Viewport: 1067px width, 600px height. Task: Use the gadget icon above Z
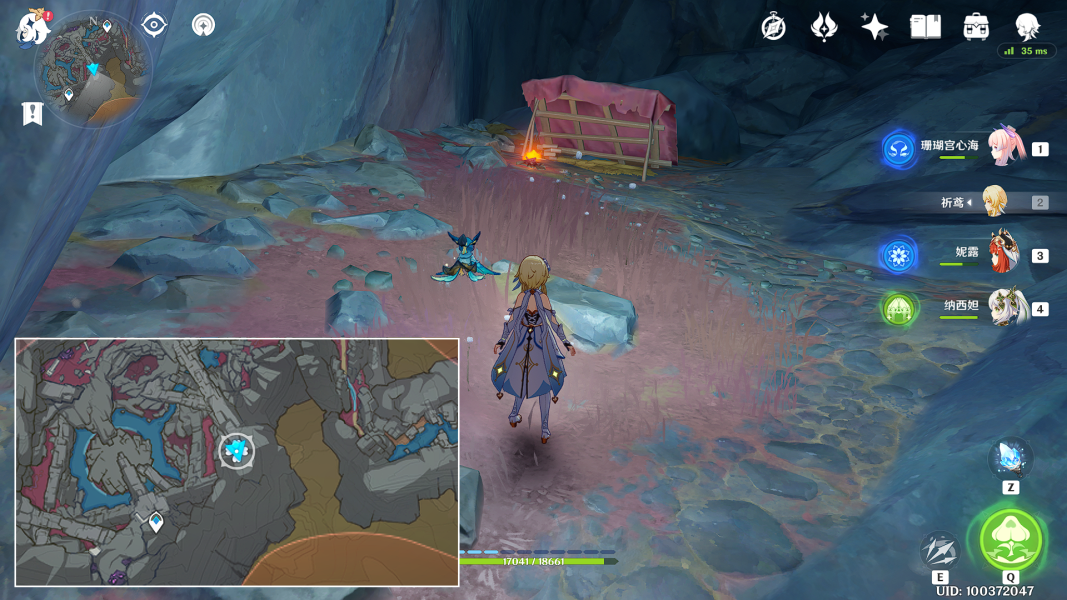[x=1010, y=459]
